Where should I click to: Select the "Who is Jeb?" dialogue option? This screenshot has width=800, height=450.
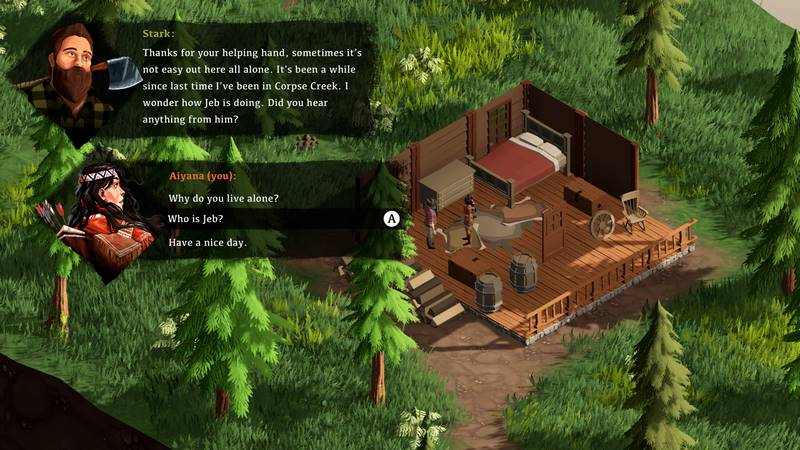click(196, 219)
